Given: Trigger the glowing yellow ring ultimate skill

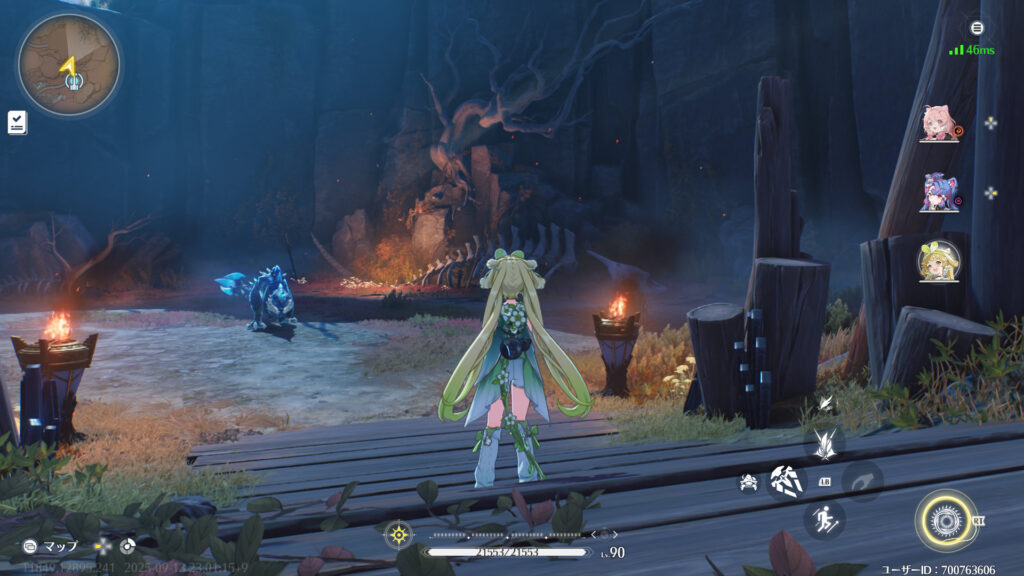Looking at the screenshot, I should [945, 520].
